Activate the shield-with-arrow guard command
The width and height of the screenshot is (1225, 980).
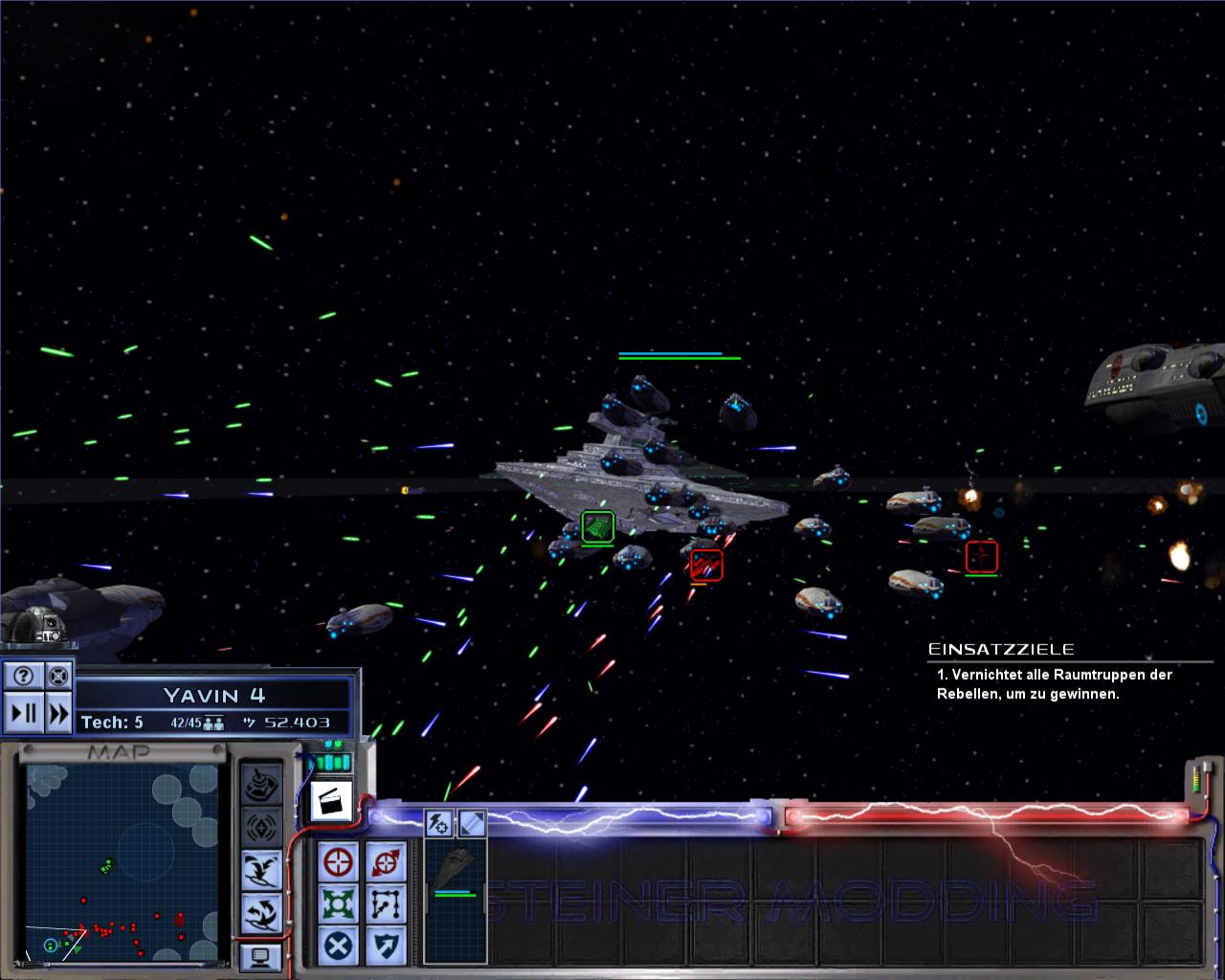(x=385, y=947)
